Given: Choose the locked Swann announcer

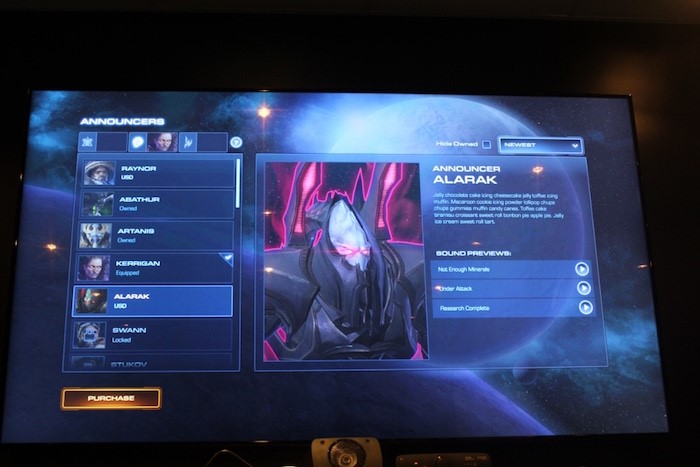Looking at the screenshot, I should point(158,334).
